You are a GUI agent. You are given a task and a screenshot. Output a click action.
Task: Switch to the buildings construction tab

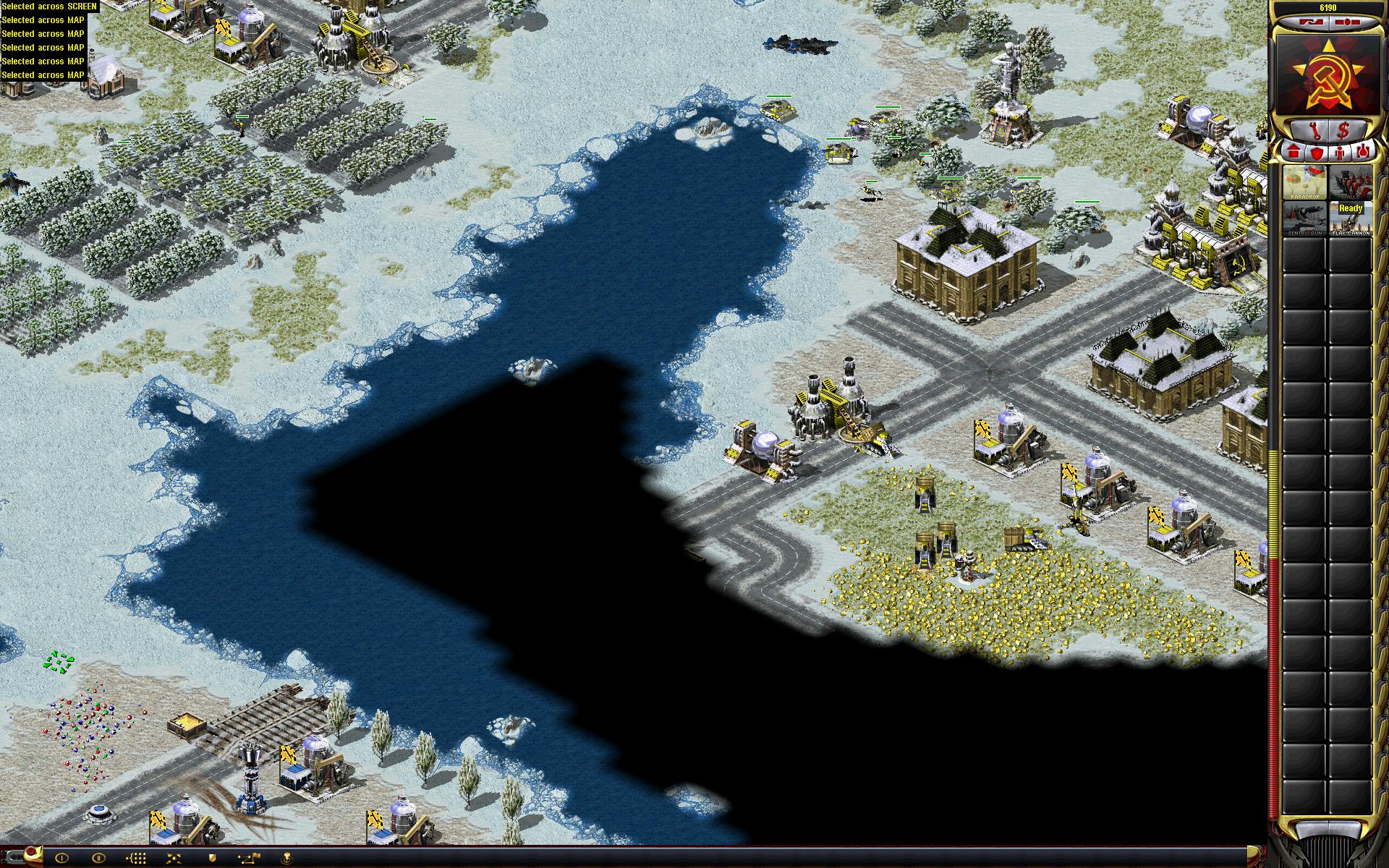tap(1294, 153)
